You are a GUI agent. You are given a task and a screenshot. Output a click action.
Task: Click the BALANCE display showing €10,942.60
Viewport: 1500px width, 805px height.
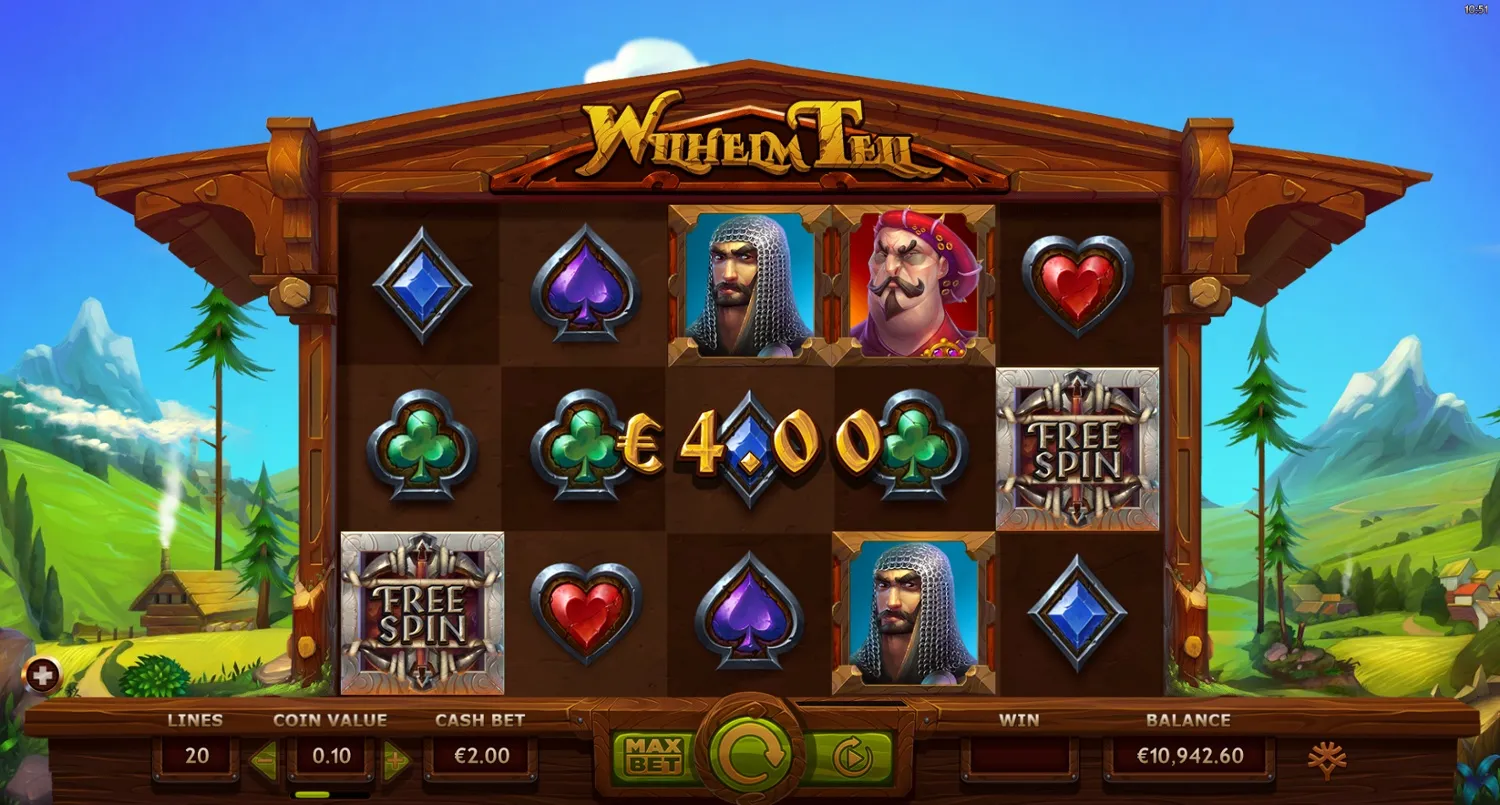click(1190, 756)
